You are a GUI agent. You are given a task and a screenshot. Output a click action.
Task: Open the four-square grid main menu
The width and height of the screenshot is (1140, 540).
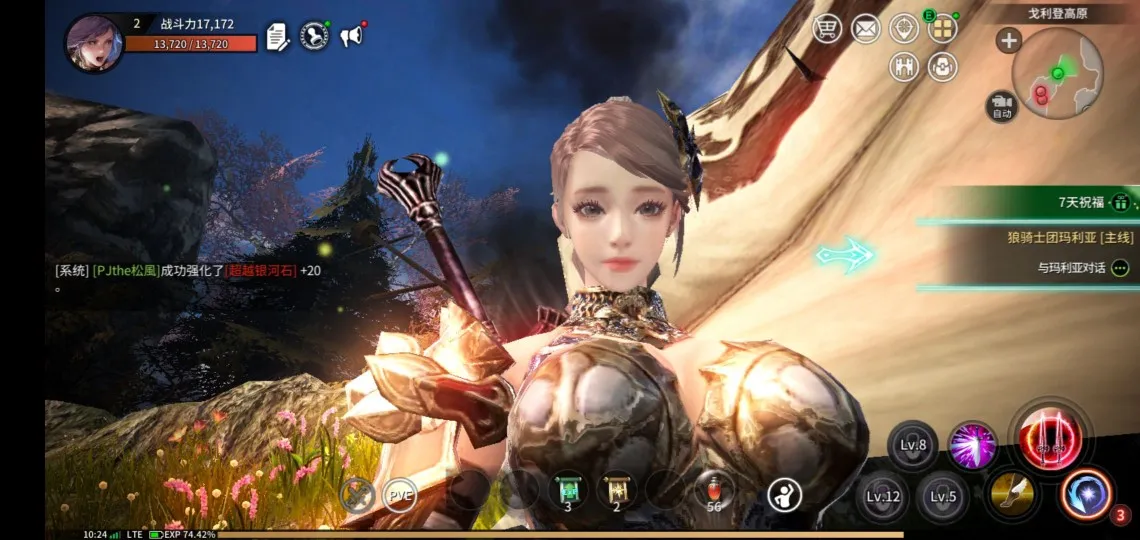coord(942,29)
